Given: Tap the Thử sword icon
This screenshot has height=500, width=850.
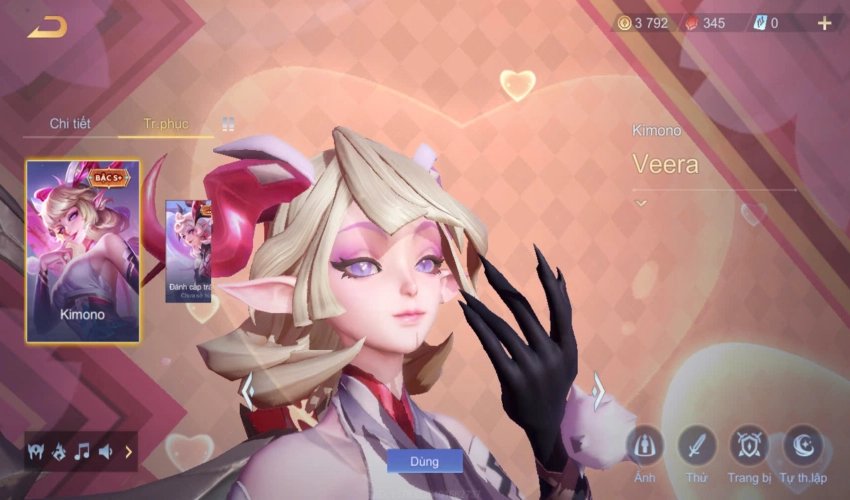Looking at the screenshot, I should (x=696, y=446).
